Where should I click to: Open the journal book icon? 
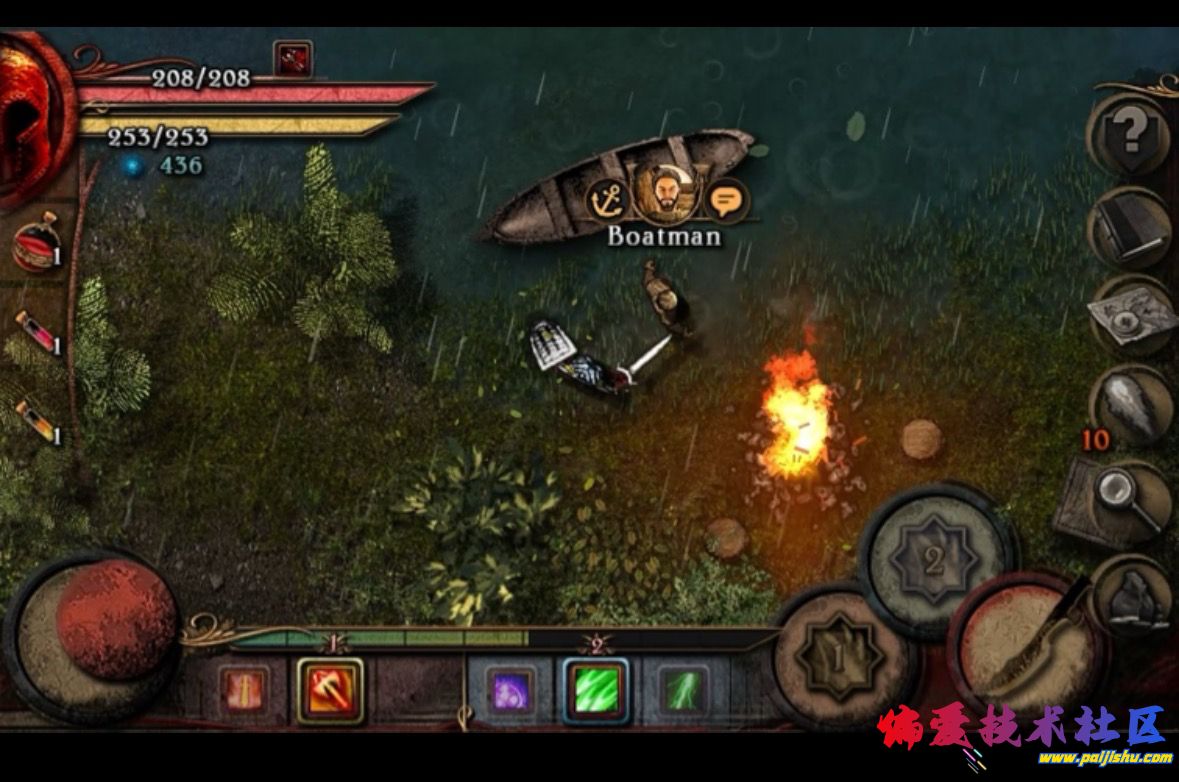[1130, 228]
